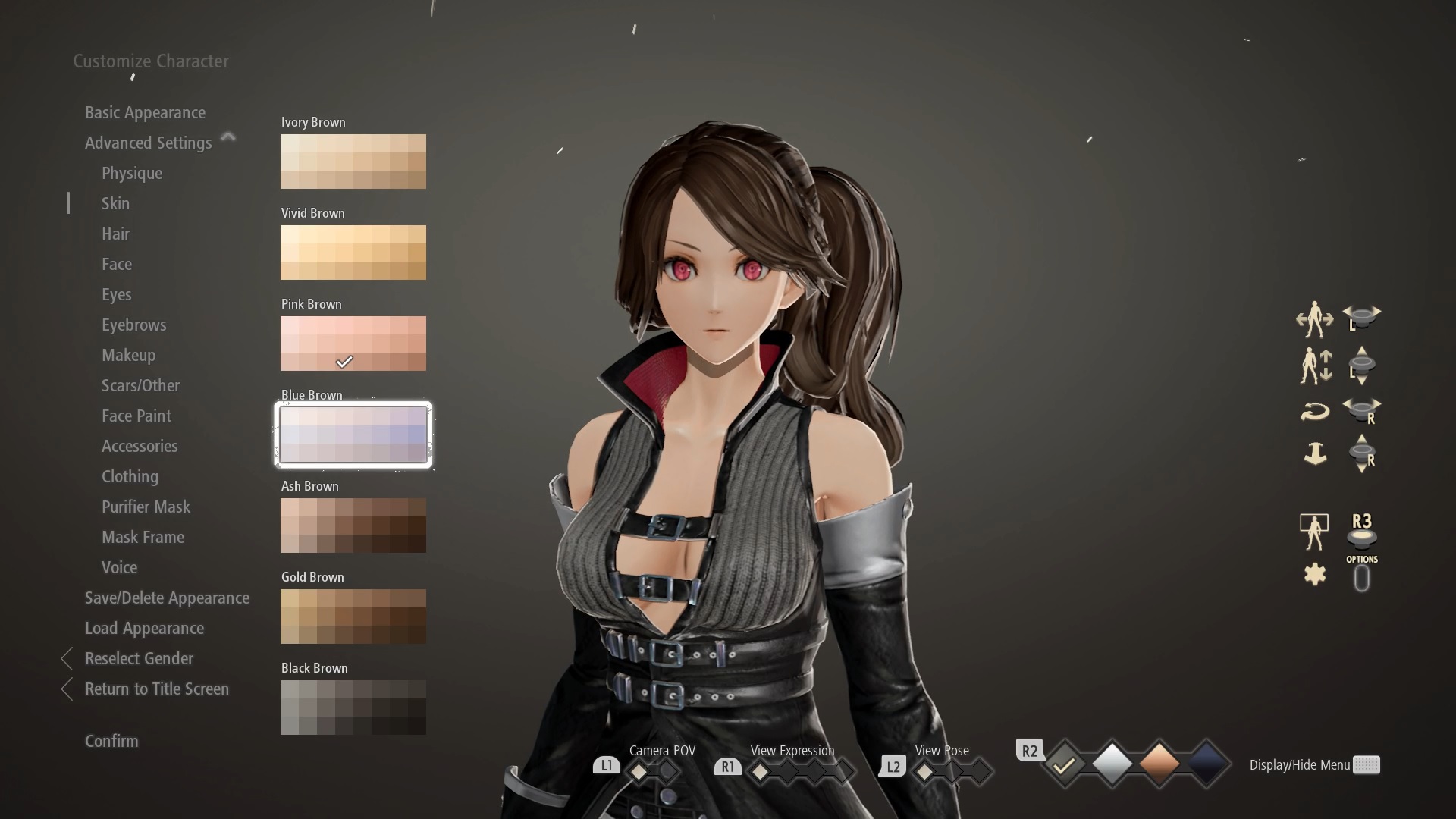Click the character height adjustment icon
This screenshot has width=1456, height=819.
[1316, 366]
